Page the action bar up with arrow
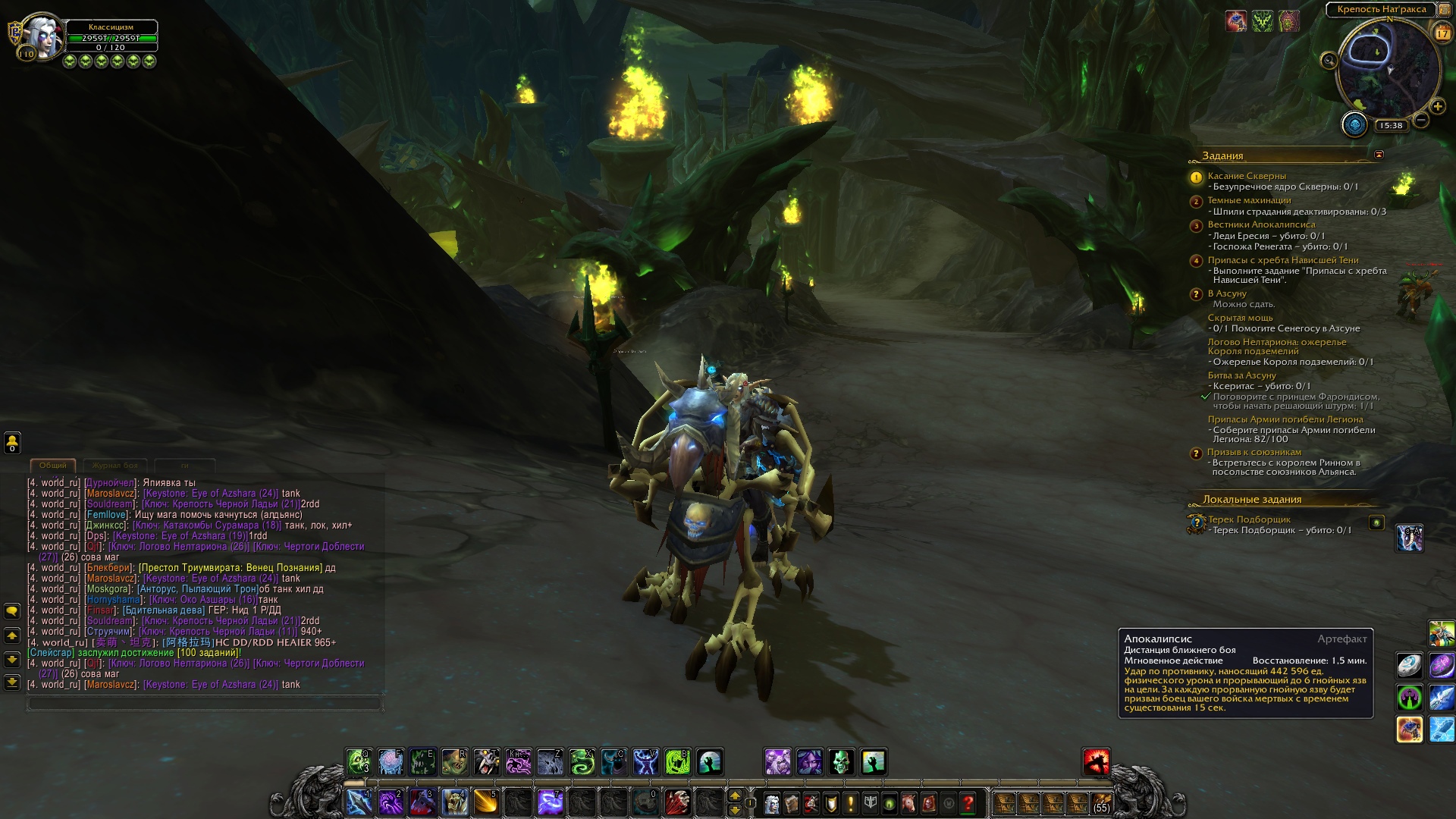This screenshot has height=819, width=1456. click(x=734, y=795)
